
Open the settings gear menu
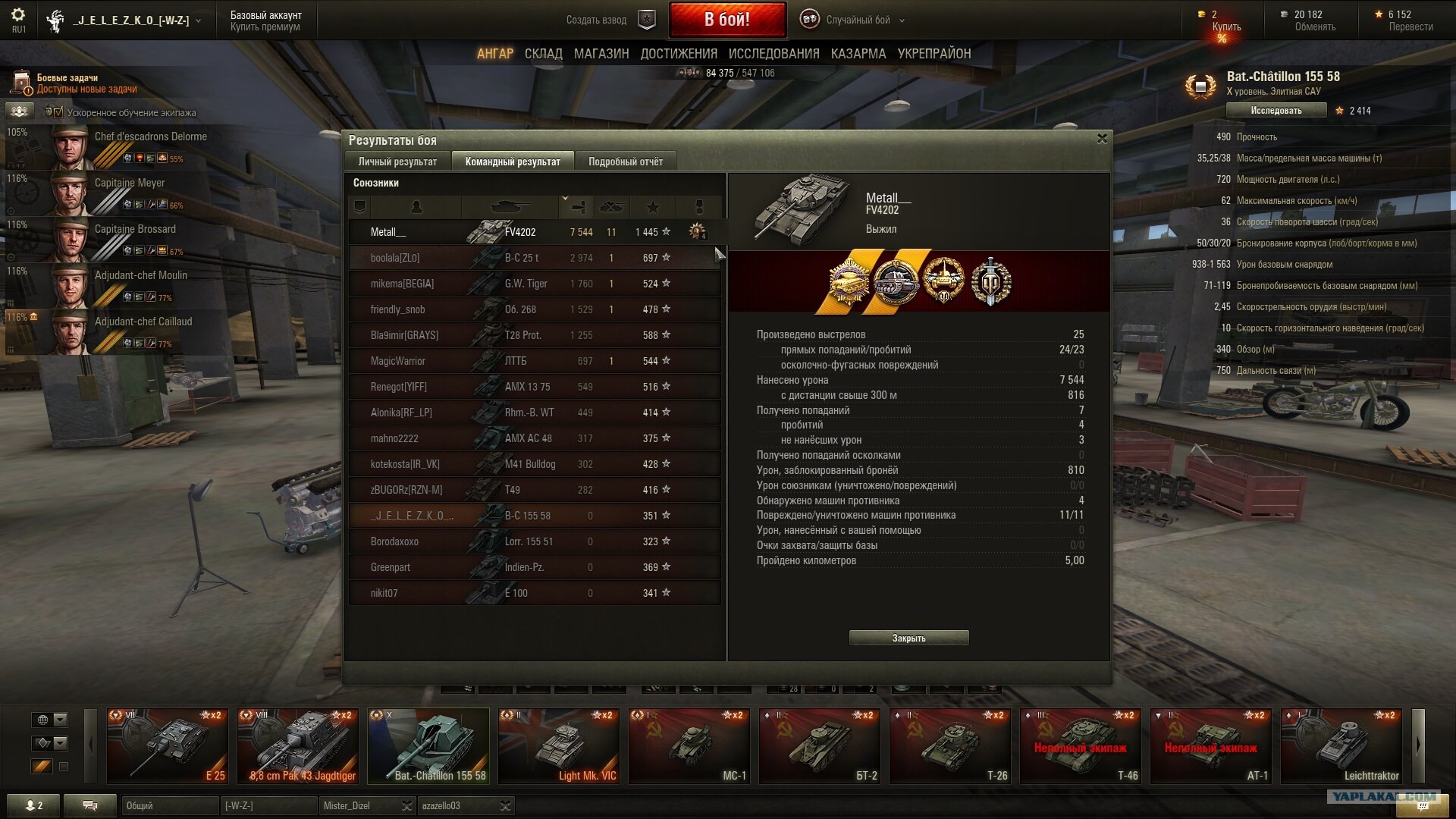(x=18, y=15)
